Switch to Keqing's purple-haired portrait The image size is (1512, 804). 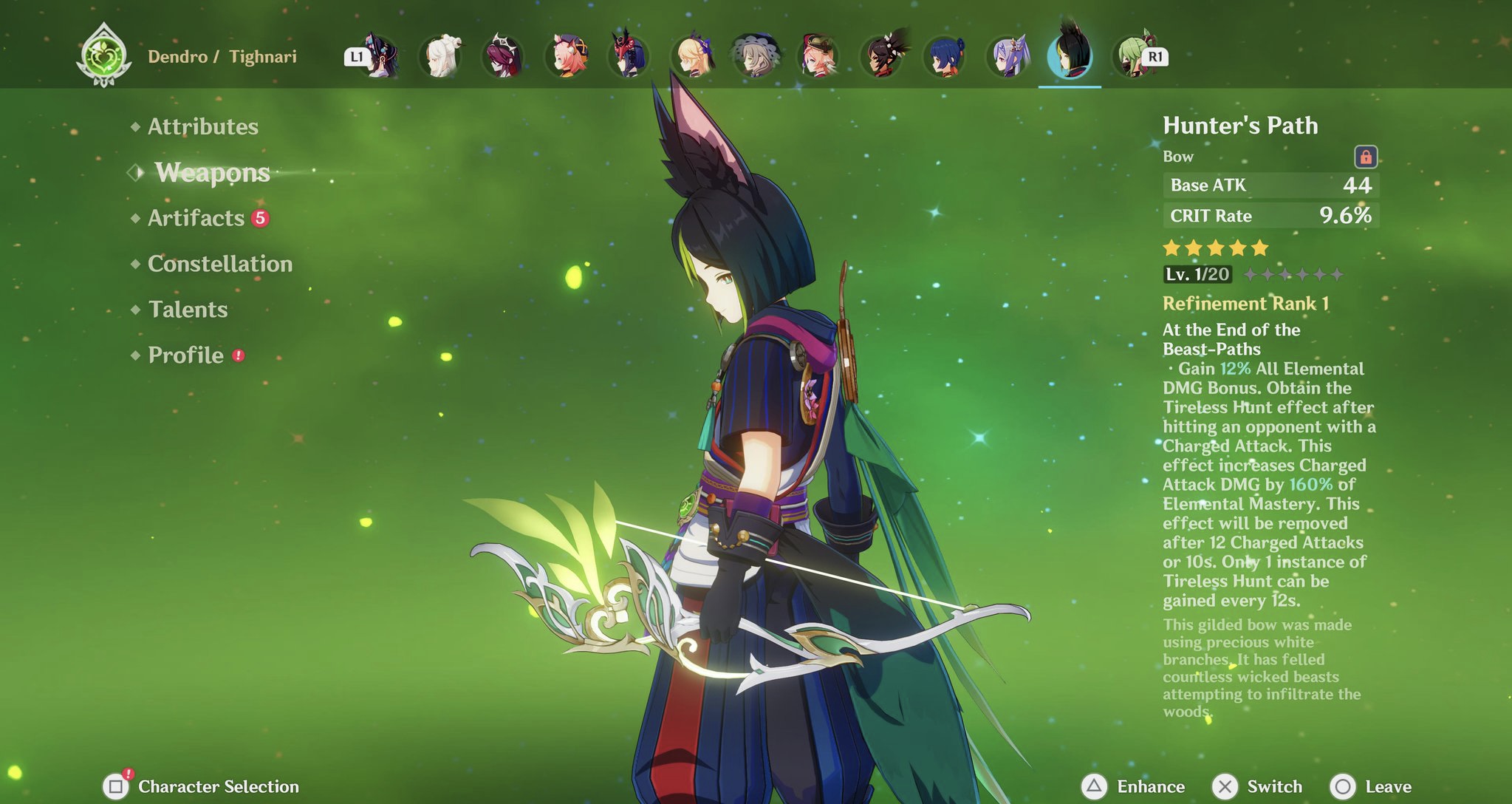(1008, 56)
